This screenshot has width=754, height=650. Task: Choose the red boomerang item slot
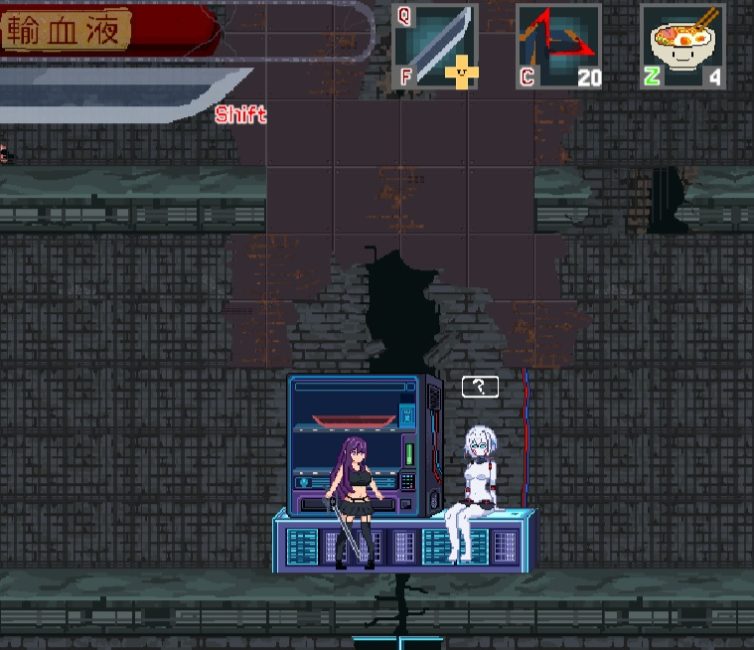coord(558,46)
